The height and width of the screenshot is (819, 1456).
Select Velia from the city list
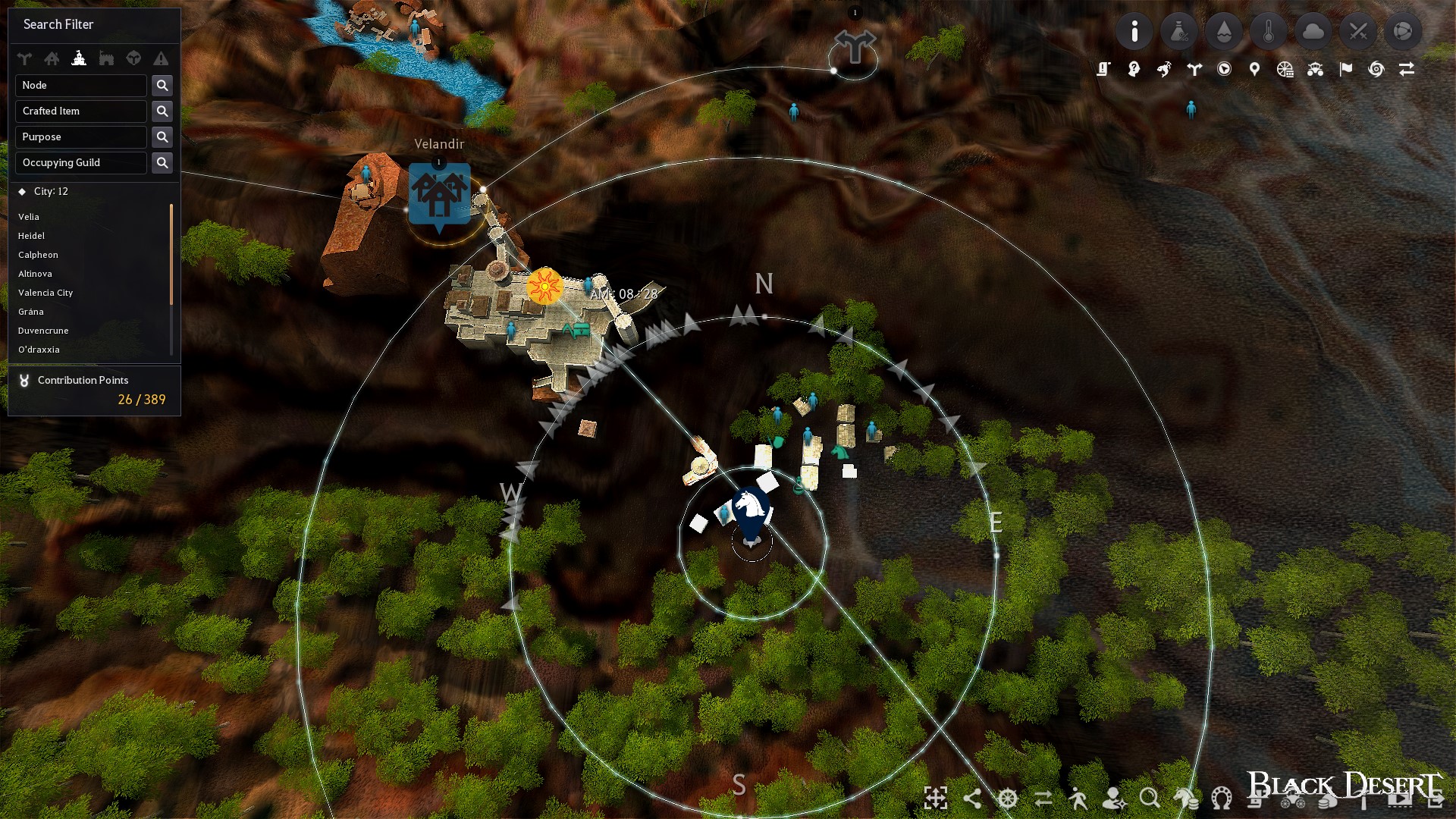point(29,217)
